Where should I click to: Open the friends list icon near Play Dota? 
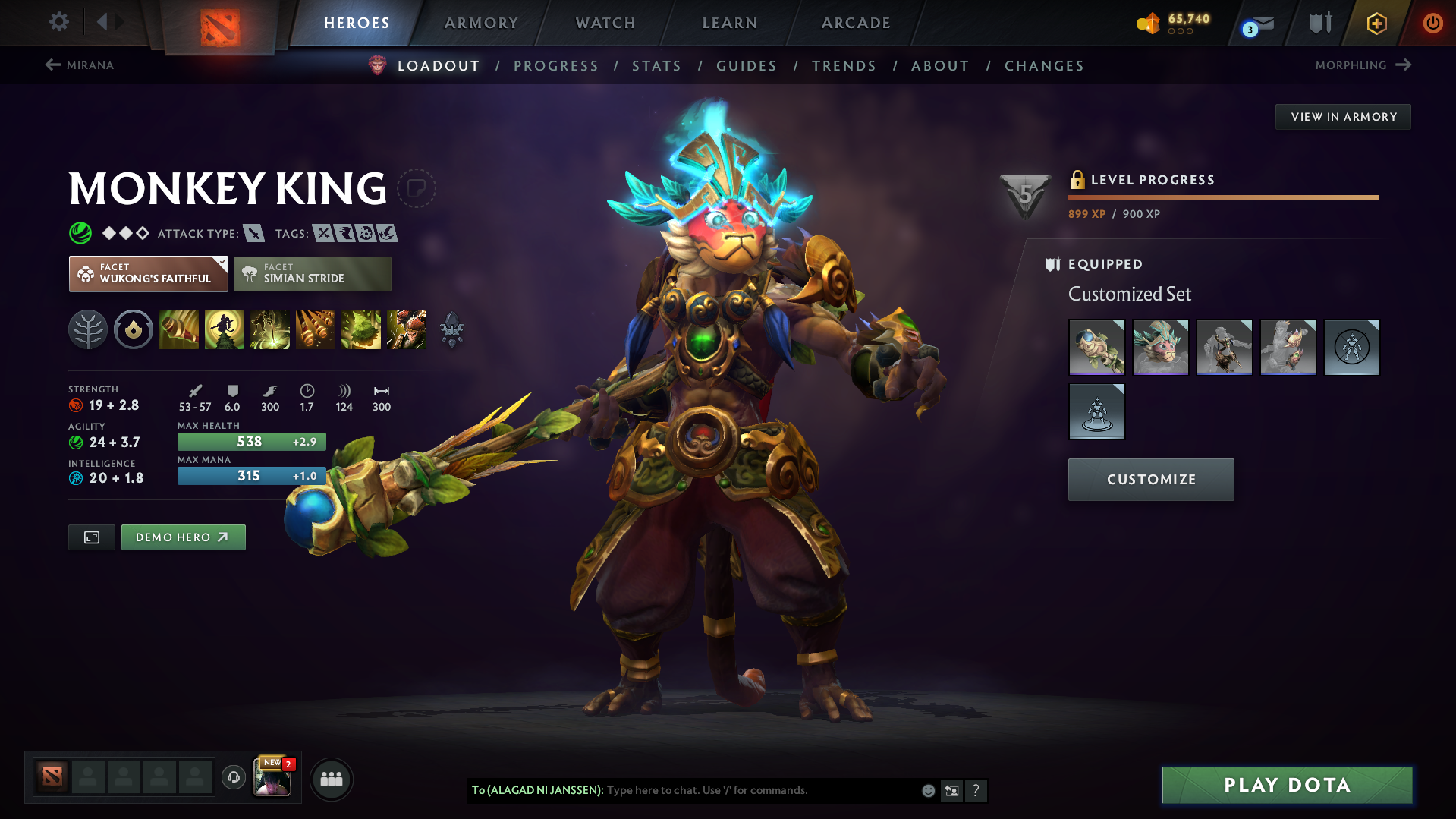click(332, 779)
